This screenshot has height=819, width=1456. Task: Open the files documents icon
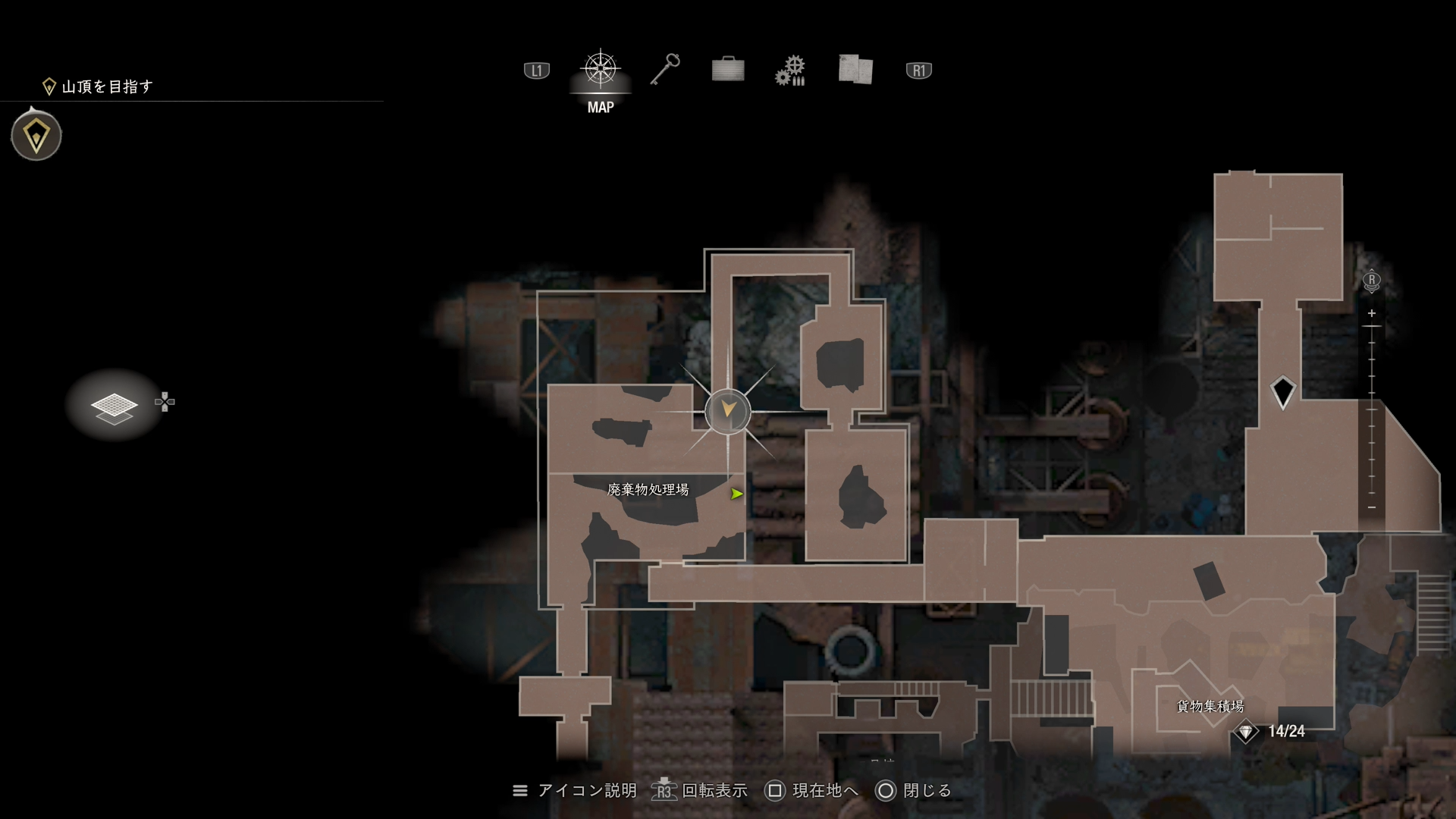pyautogui.click(x=855, y=68)
